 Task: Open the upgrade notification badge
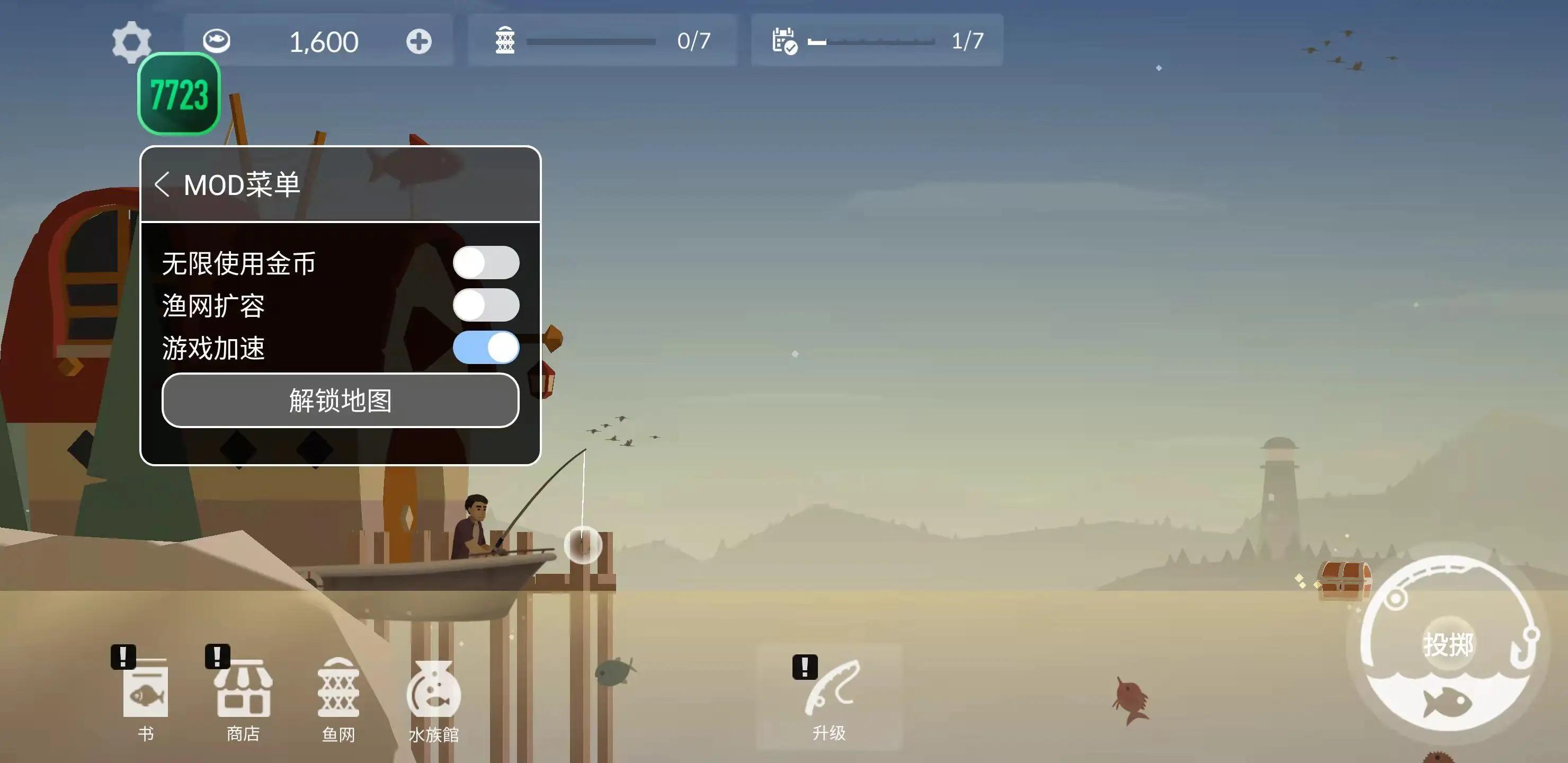[805, 666]
